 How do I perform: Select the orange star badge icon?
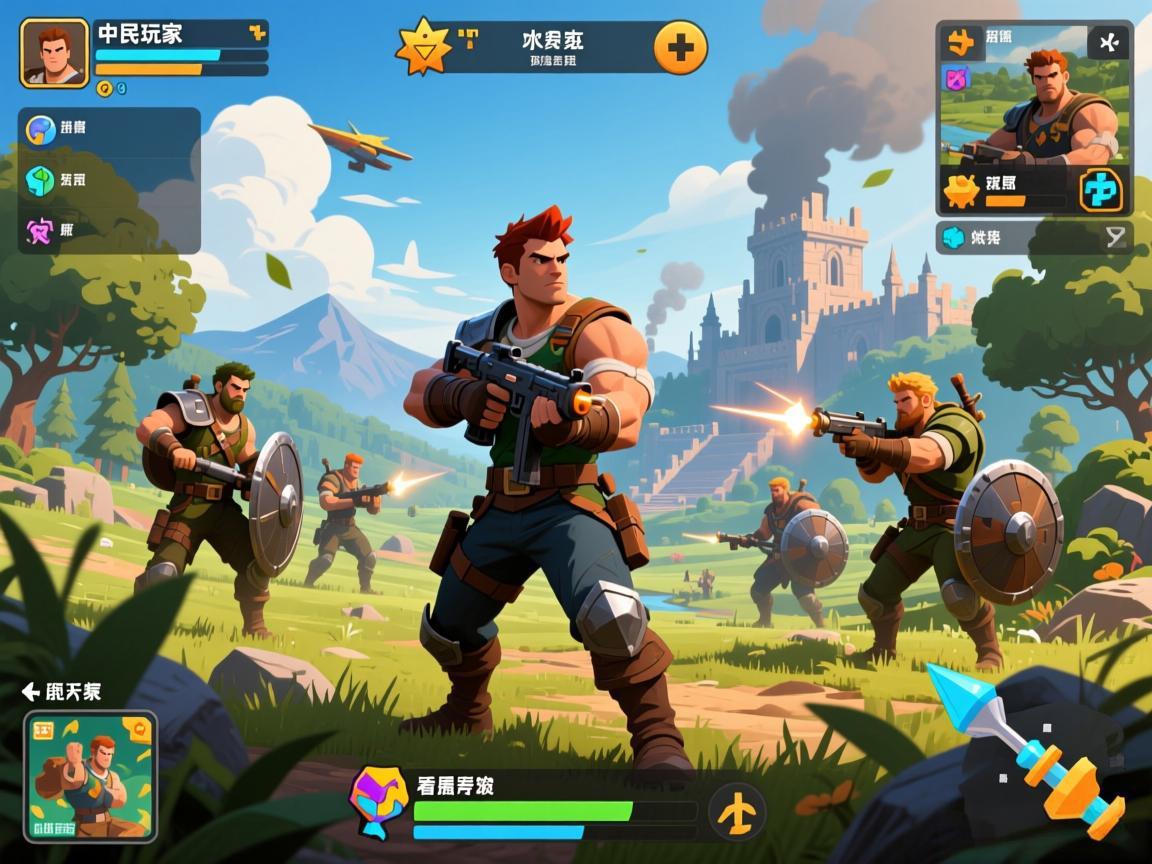click(423, 47)
